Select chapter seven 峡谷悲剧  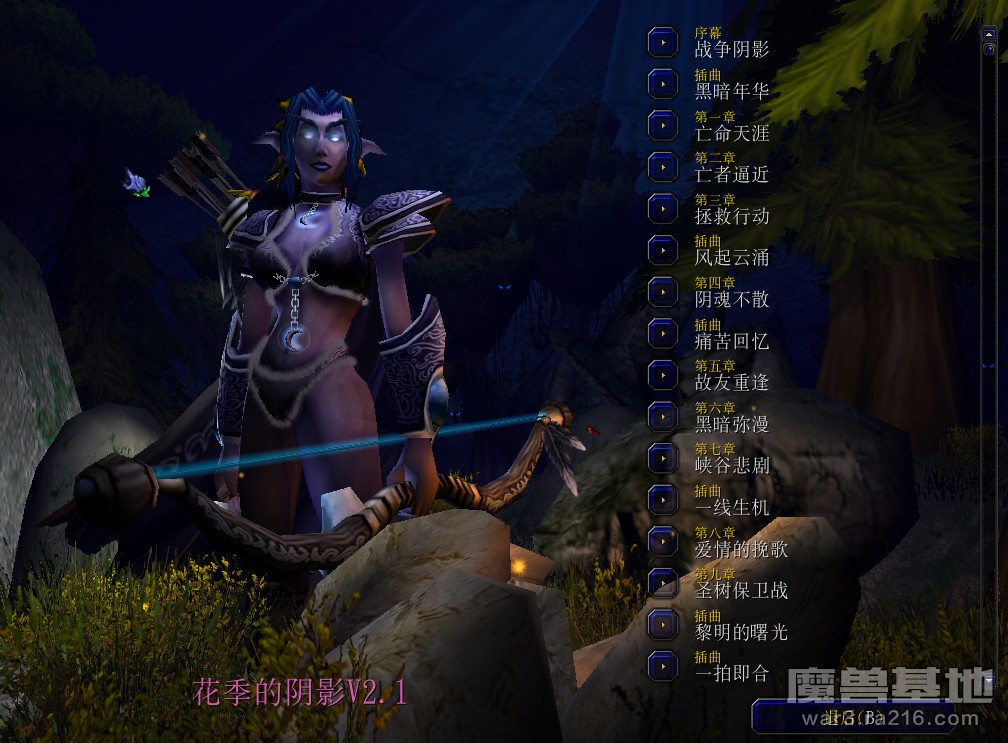[663, 457]
